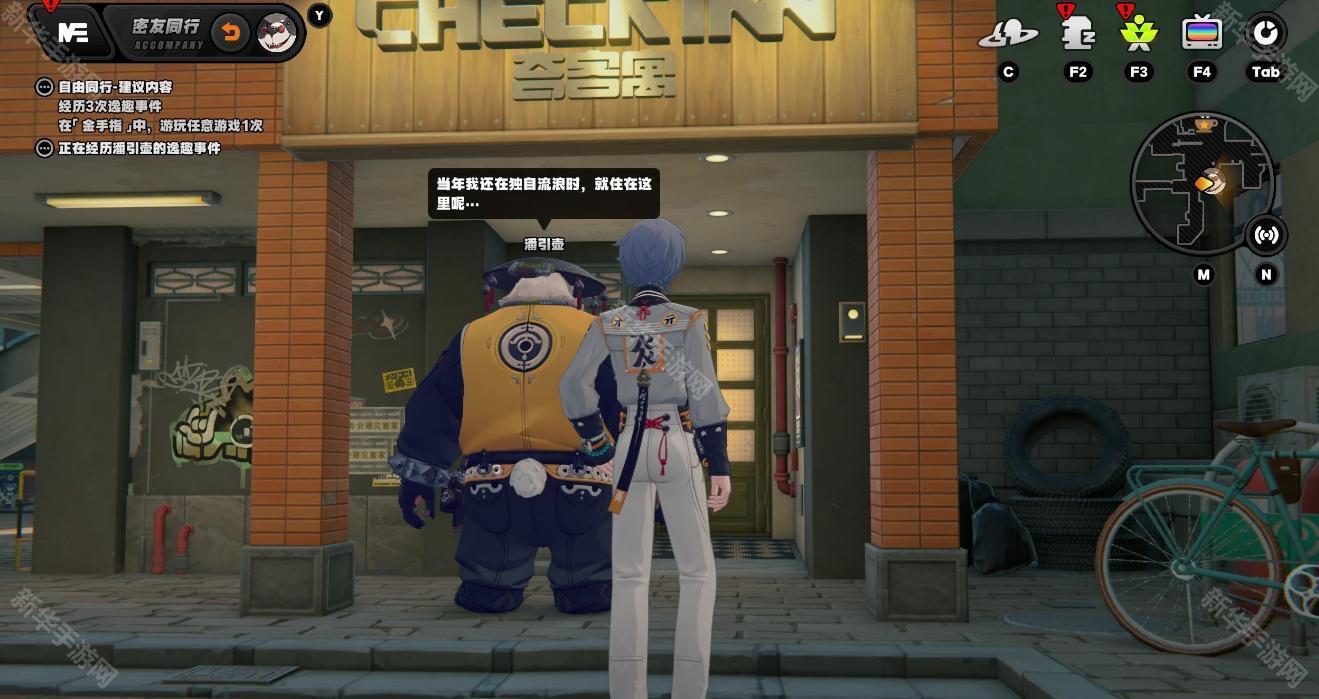Screen dimensions: 1319x699
Task: Select the Pan Yinhu event tracker entry
Action: [x=138, y=148]
